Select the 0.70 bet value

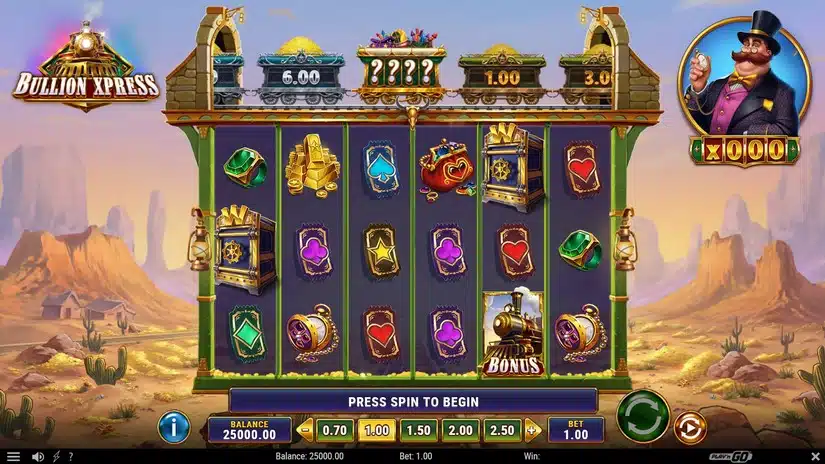[335, 430]
